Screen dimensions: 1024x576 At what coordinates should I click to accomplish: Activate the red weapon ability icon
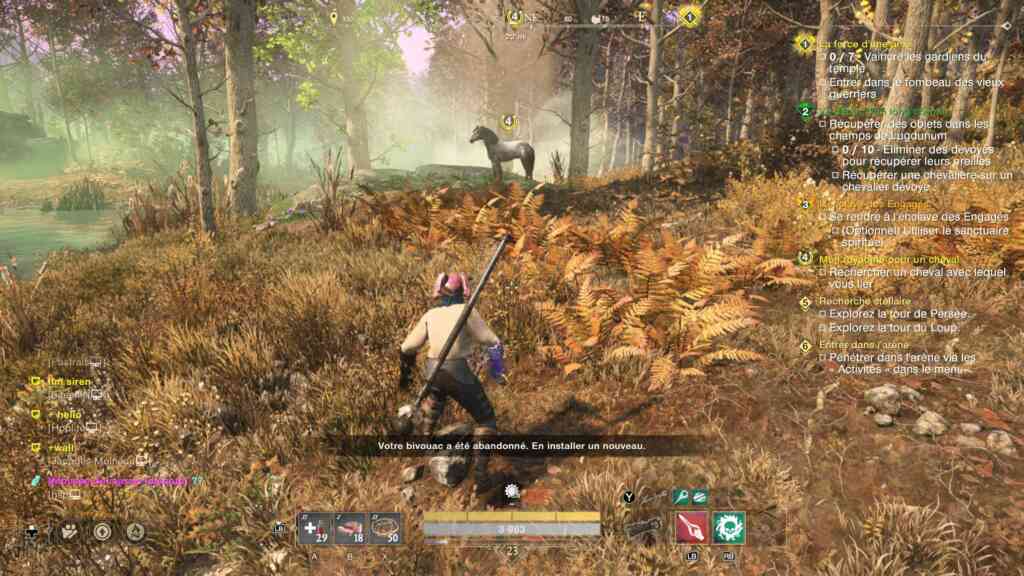click(691, 526)
